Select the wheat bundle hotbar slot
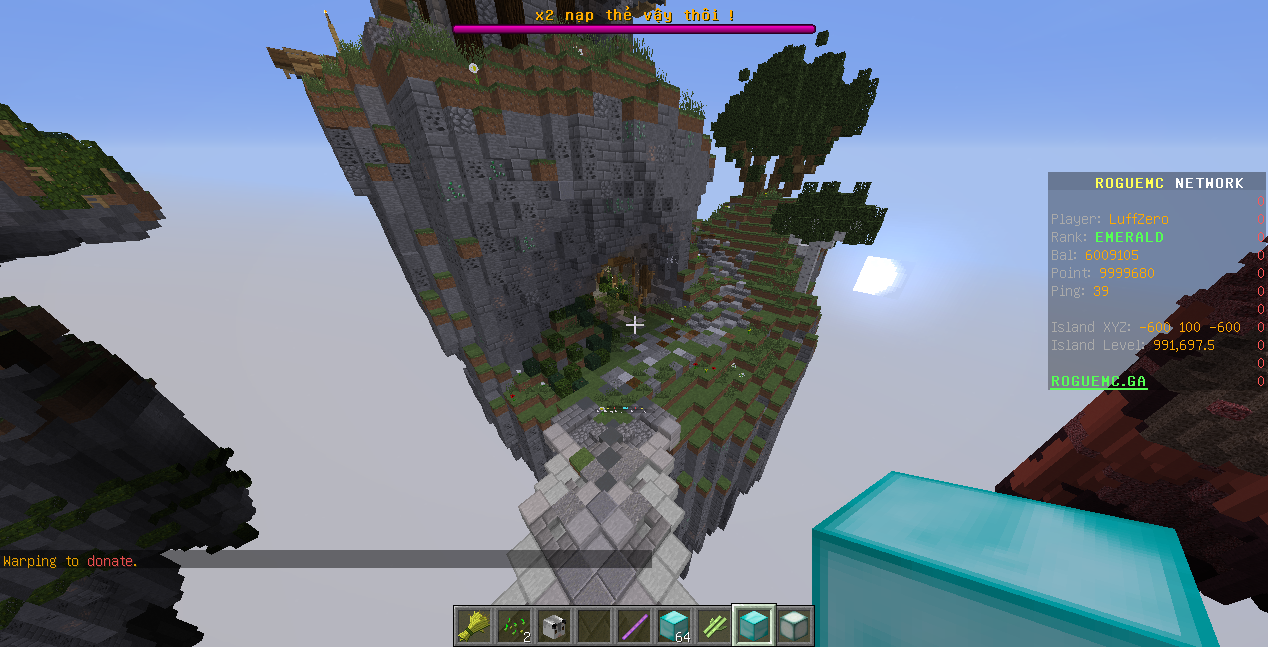The height and width of the screenshot is (647, 1268). point(473,626)
